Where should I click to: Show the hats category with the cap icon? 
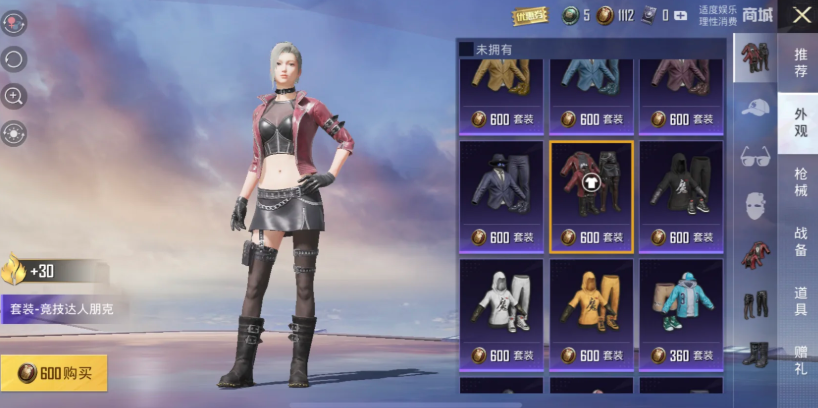tap(755, 108)
